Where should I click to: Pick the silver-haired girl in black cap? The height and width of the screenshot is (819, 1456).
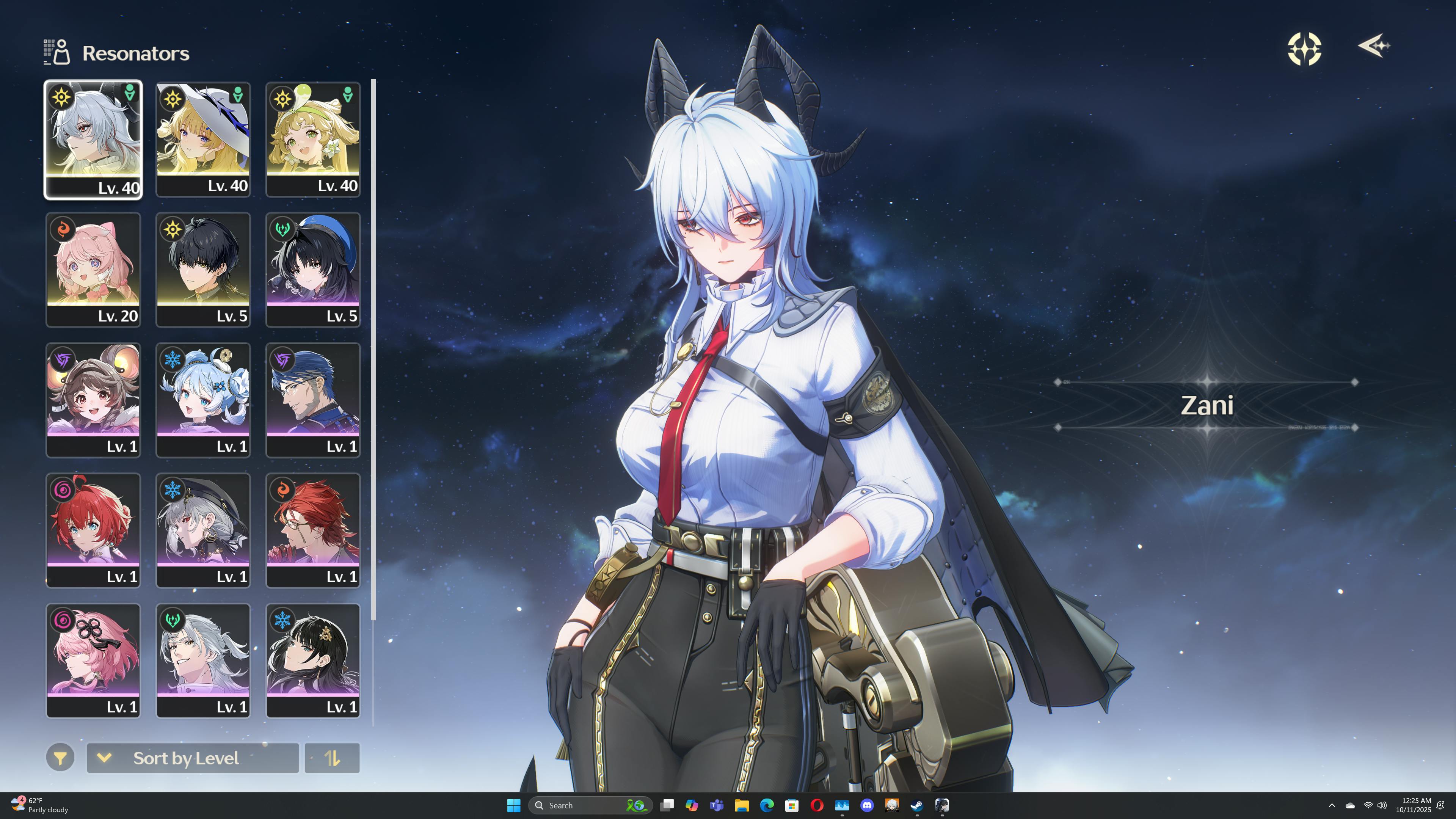[x=203, y=530]
